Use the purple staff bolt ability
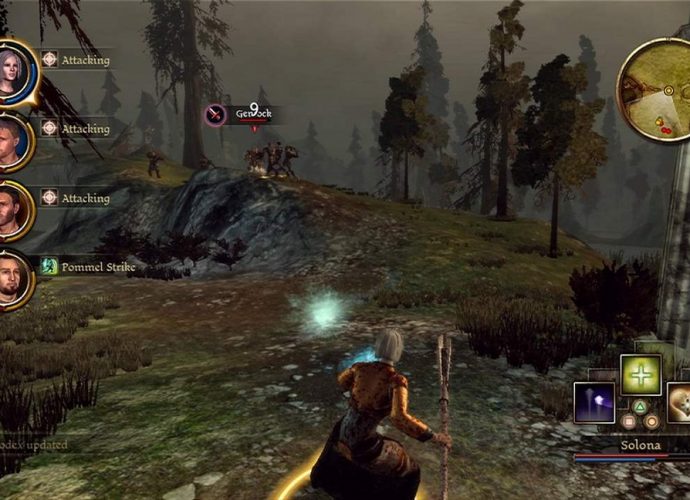Screen dimensions: 690x500 coord(594,402)
